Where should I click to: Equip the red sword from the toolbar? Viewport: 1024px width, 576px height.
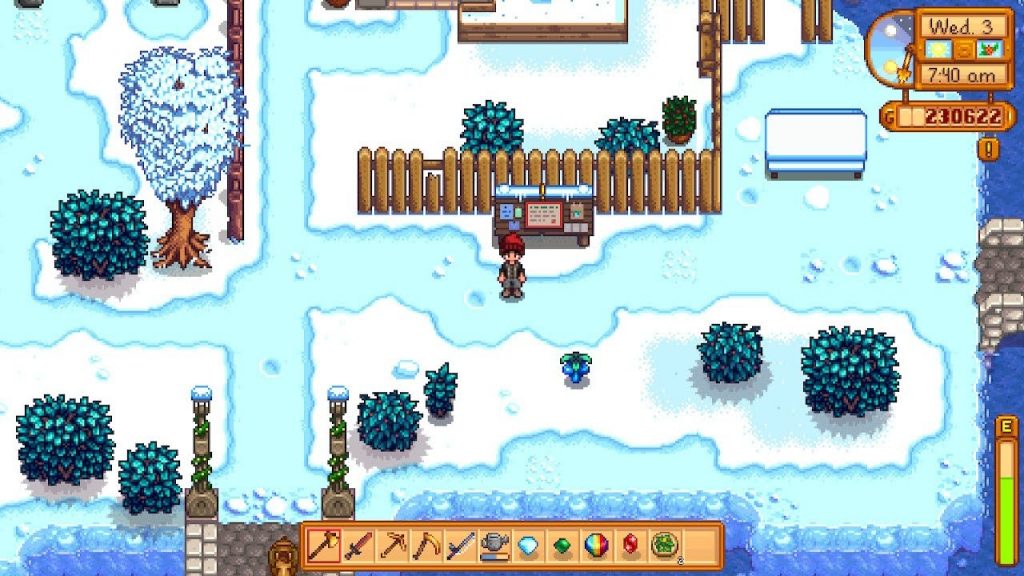coord(357,546)
